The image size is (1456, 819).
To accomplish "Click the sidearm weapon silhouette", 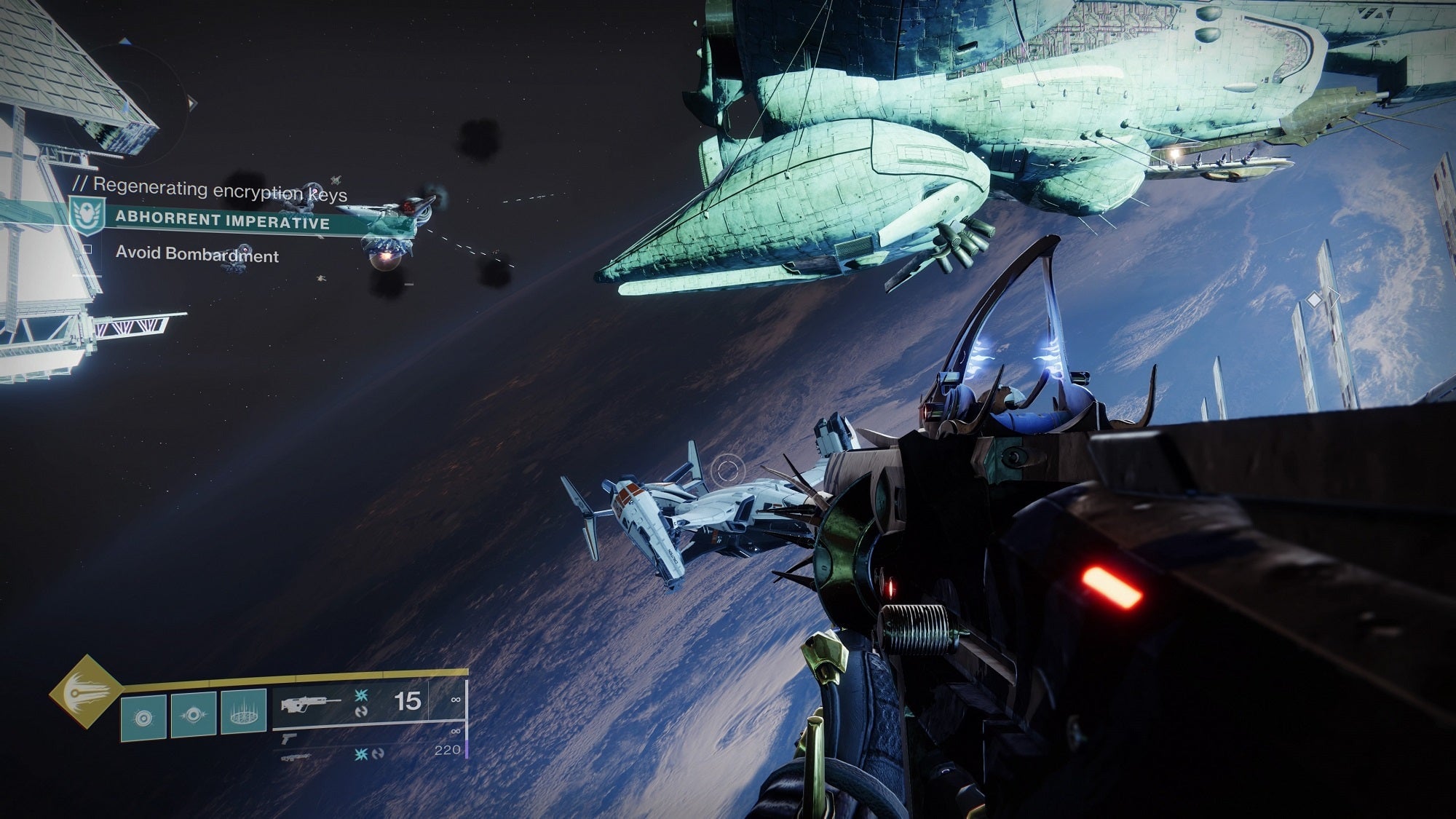I will [x=288, y=739].
